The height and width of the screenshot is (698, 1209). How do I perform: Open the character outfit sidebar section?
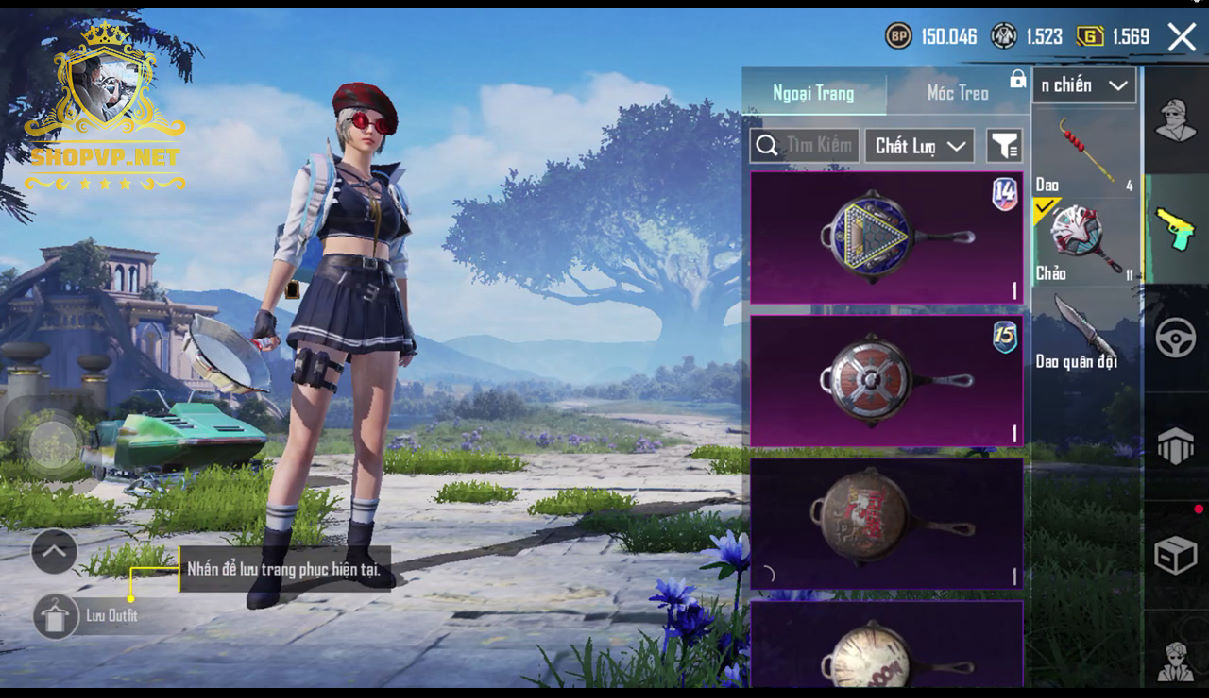tap(1176, 121)
